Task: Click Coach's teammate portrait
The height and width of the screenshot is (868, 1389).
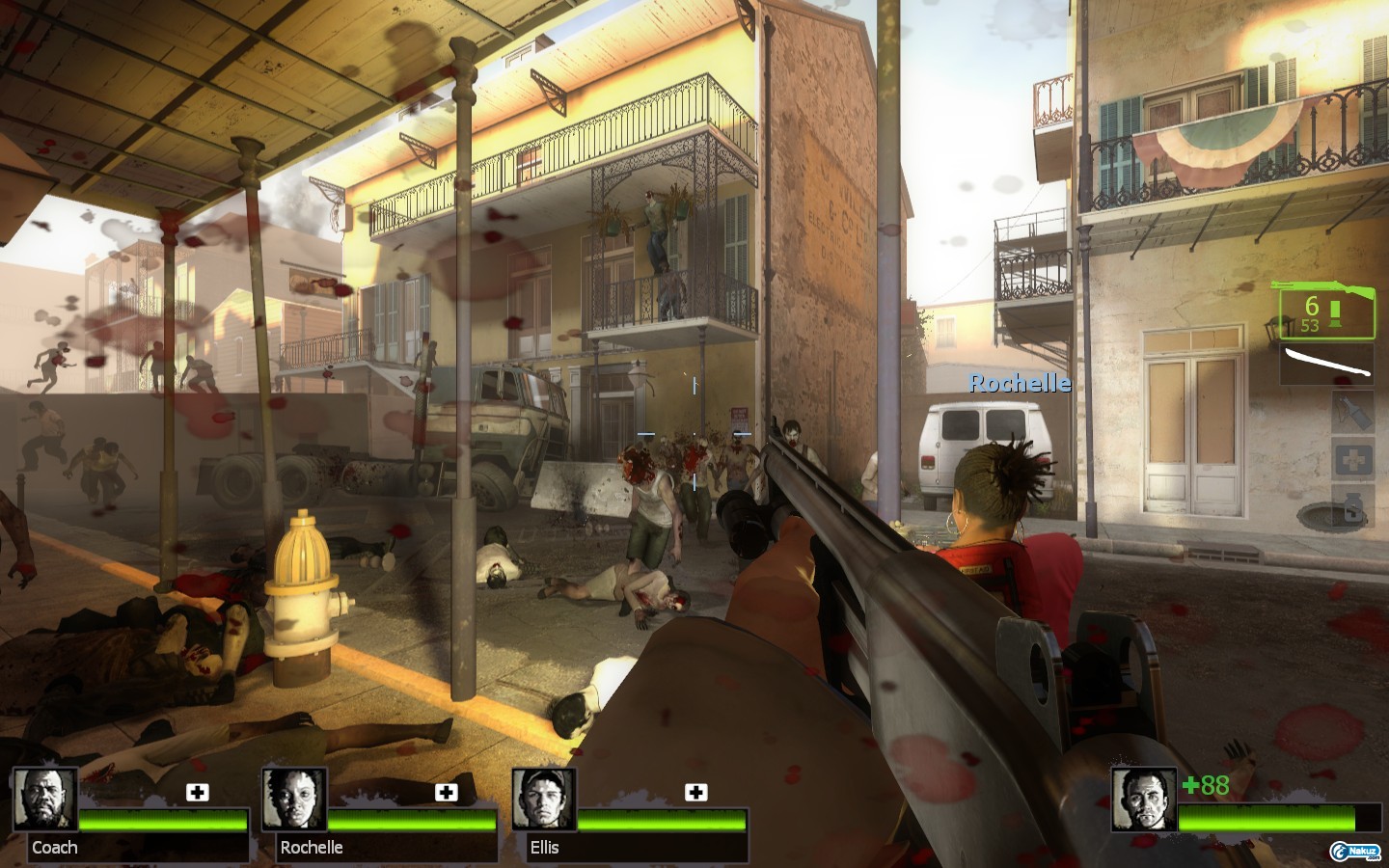Action: pyautogui.click(x=45, y=800)
